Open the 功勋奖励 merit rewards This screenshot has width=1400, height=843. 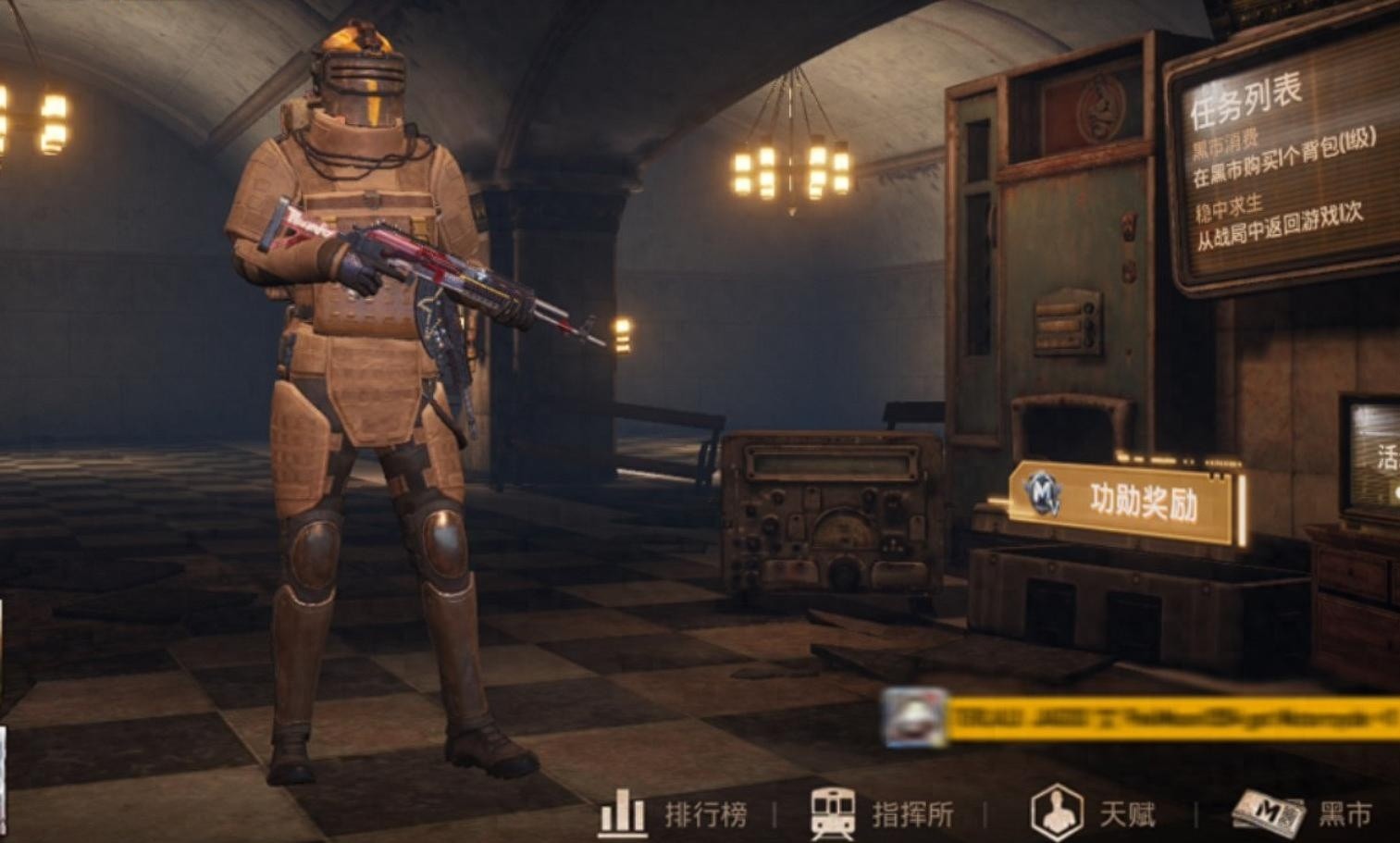pyautogui.click(x=1125, y=502)
